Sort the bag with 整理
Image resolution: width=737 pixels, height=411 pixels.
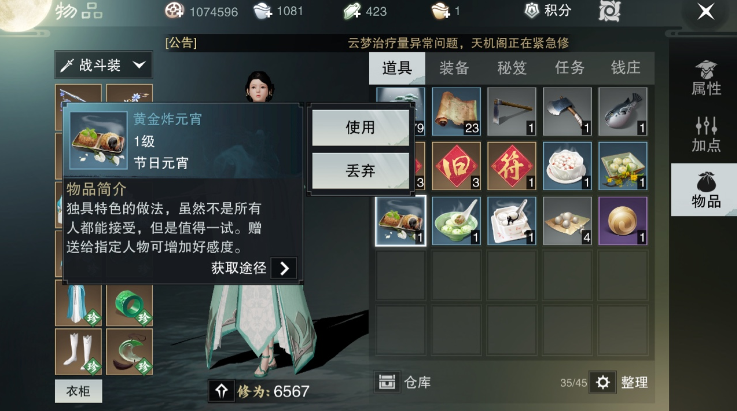coord(619,382)
